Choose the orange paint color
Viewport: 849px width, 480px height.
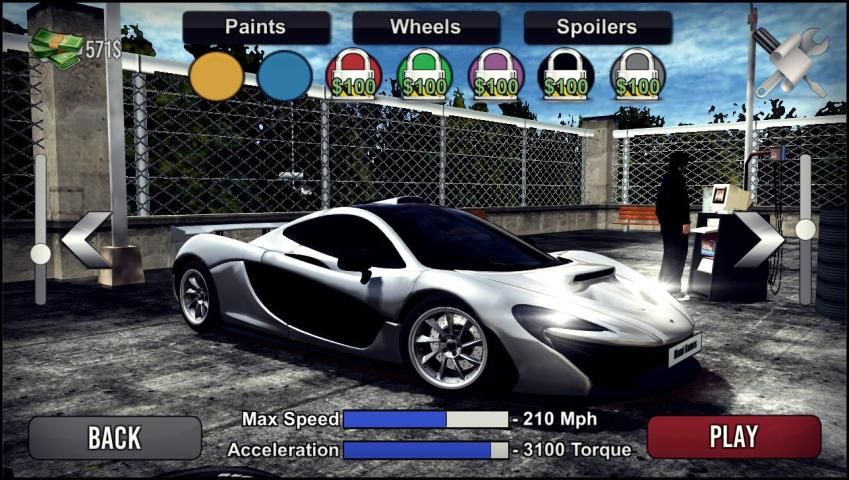(216, 76)
